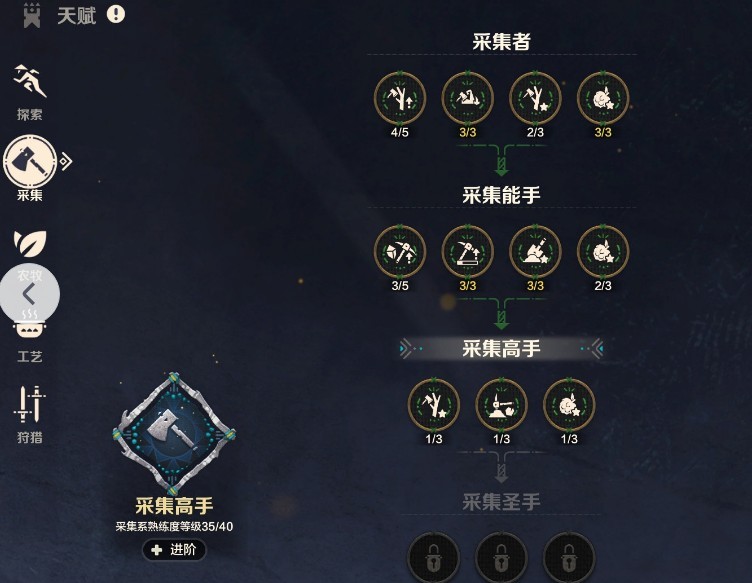Pick the 采集高手 flower talent at 1/3
752x583 pixels.
(x=569, y=405)
